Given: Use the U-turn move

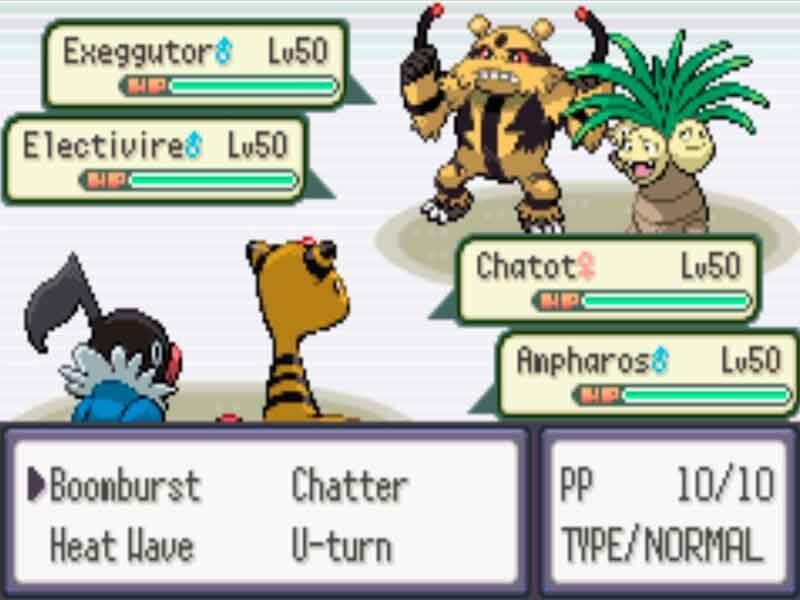Looking at the screenshot, I should (342, 546).
